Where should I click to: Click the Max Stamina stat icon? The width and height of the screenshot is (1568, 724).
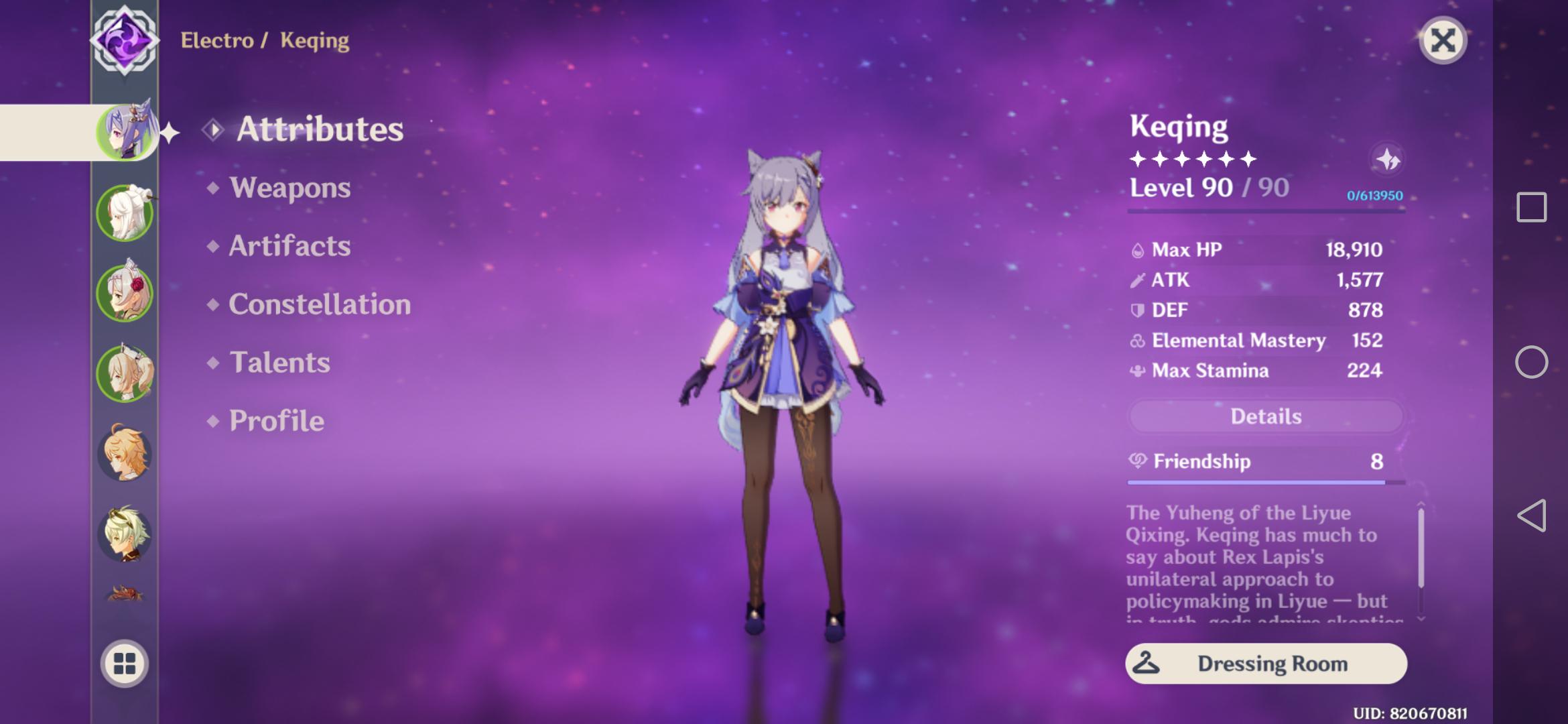click(x=1138, y=371)
